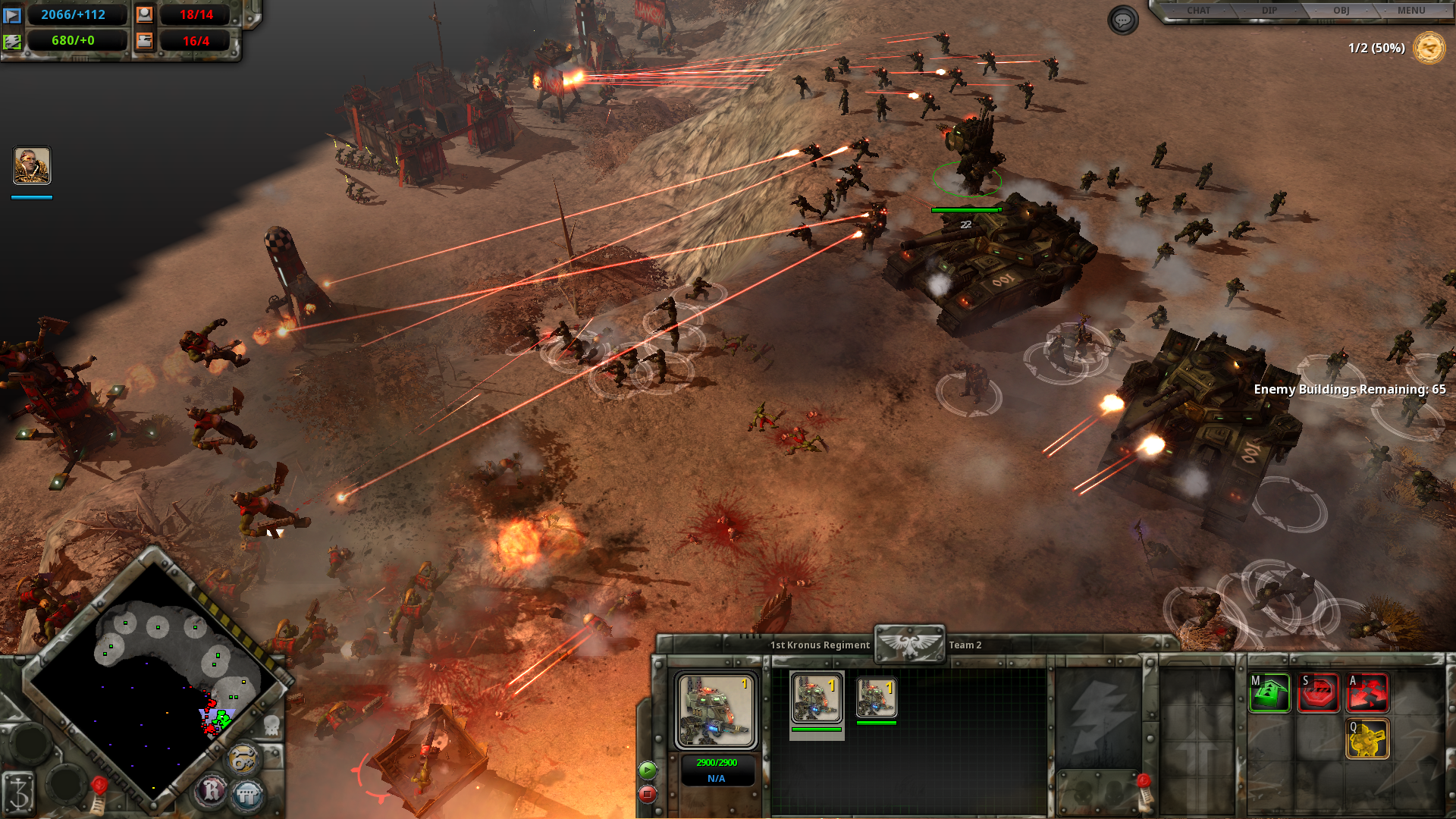Image resolution: width=1456 pixels, height=819 pixels.
Task: Use the yellow Q stance command
Action: tap(1367, 739)
